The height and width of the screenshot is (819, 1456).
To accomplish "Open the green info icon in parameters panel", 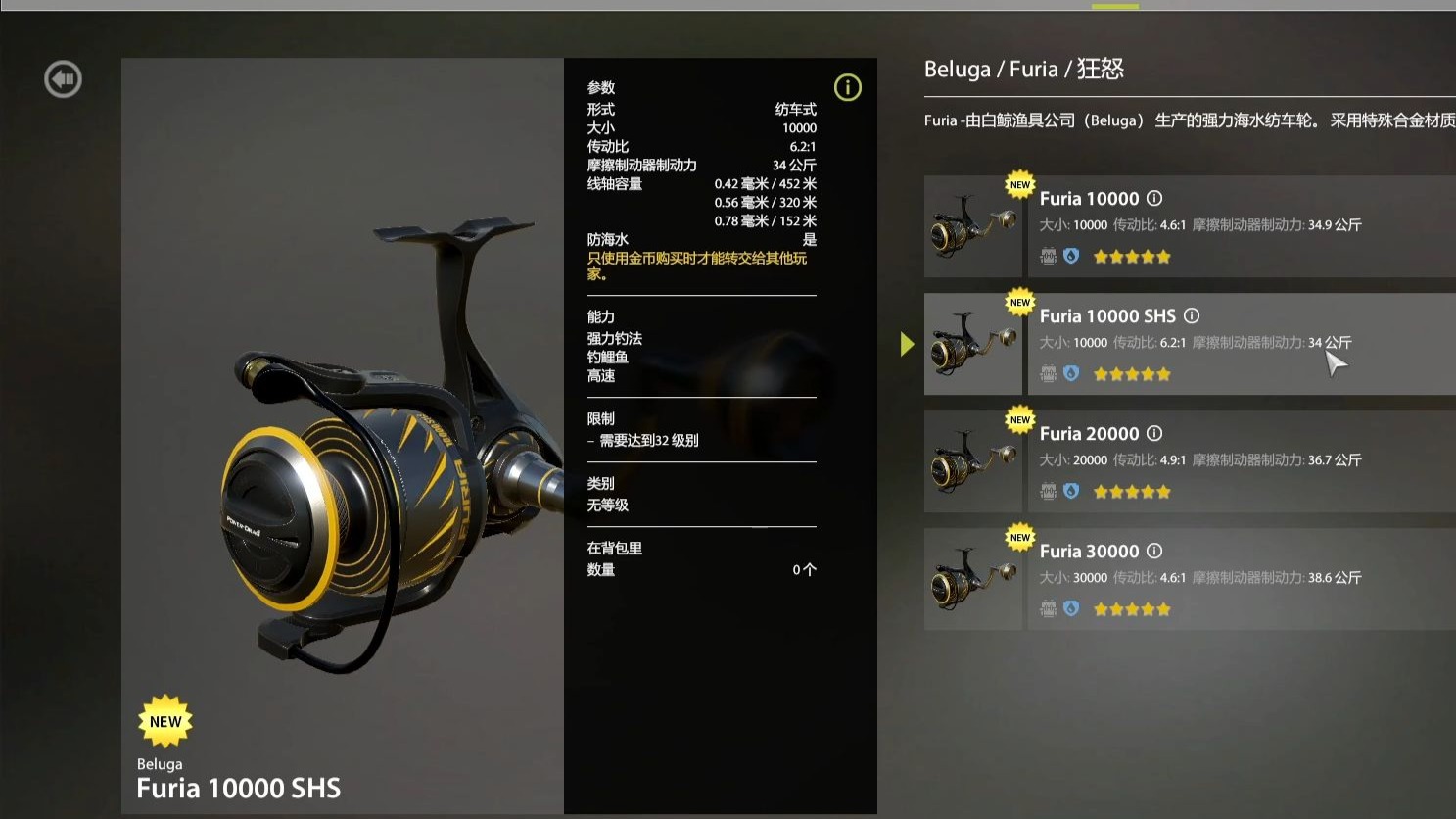I will click(847, 87).
